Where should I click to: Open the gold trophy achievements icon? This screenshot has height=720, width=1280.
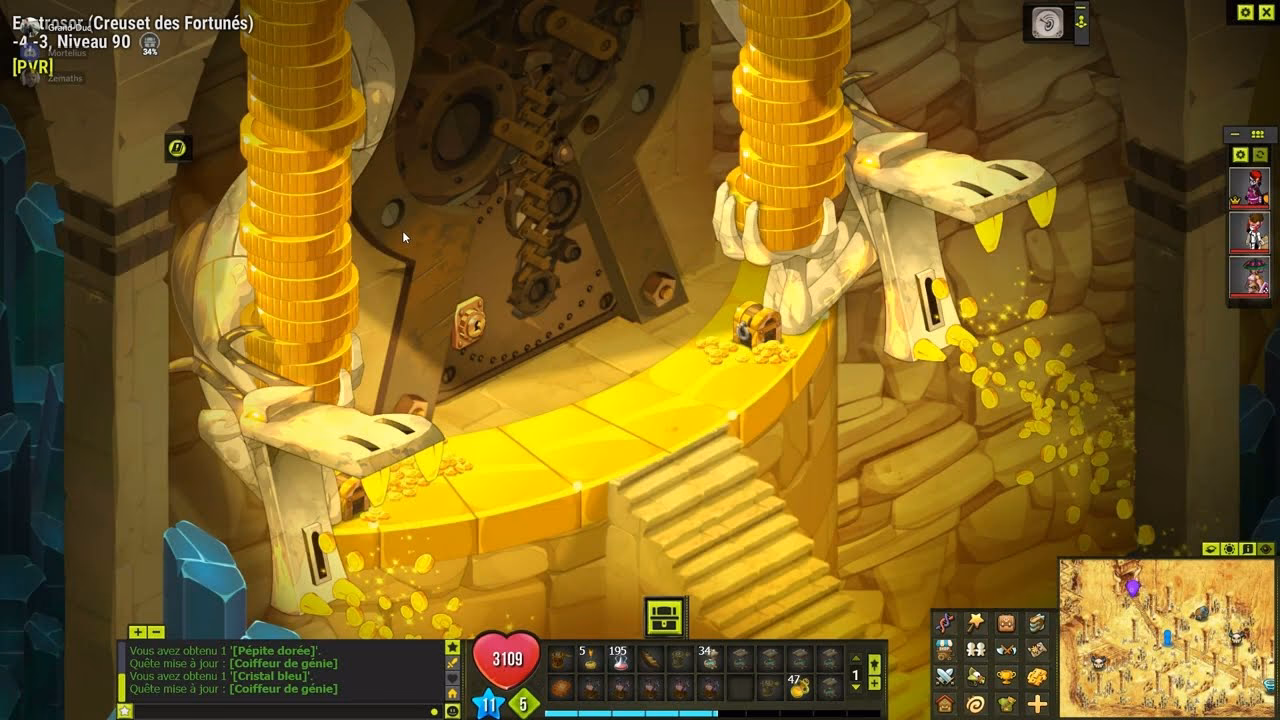coord(1007,677)
